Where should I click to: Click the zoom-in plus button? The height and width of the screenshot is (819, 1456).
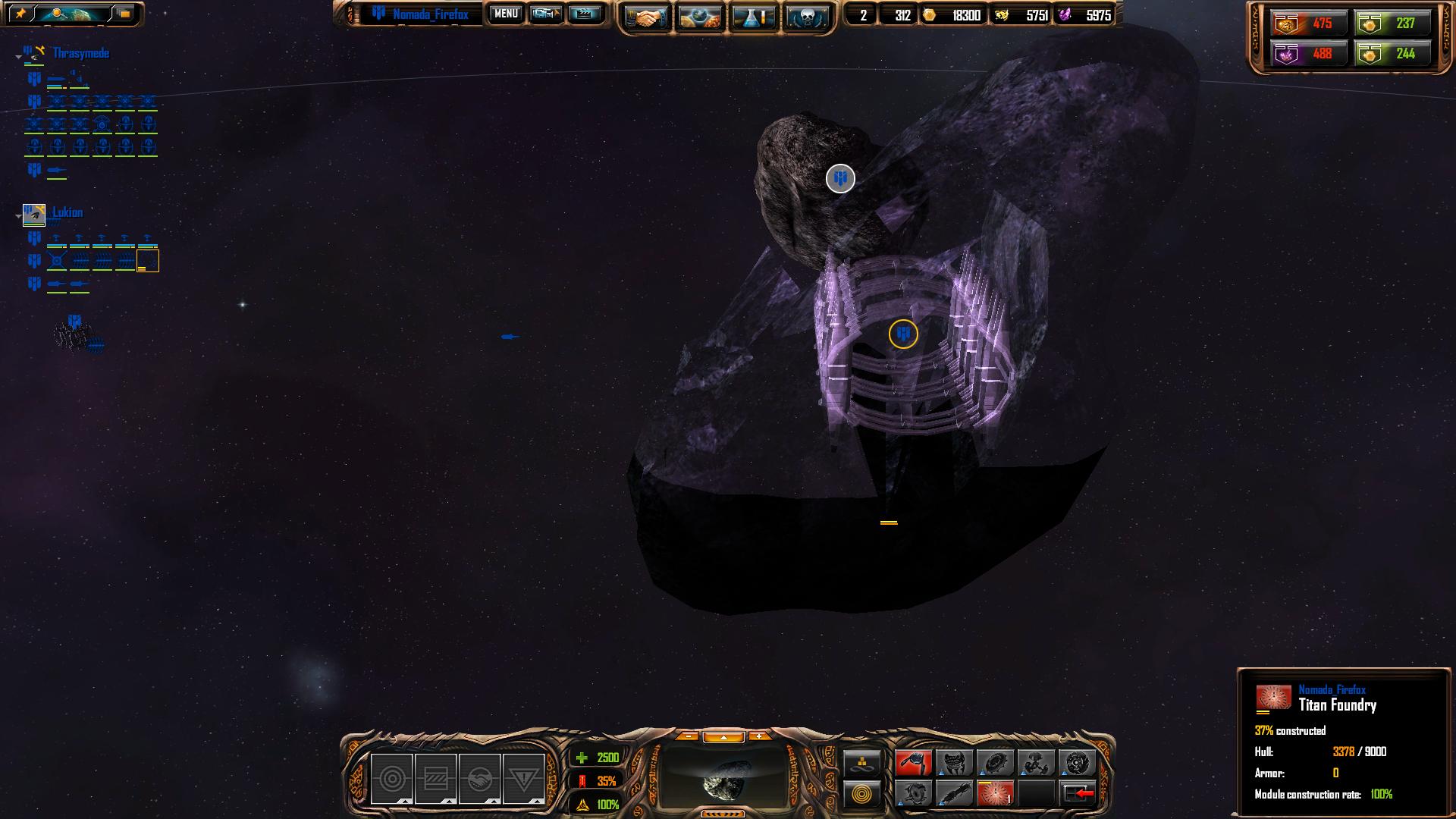758,736
